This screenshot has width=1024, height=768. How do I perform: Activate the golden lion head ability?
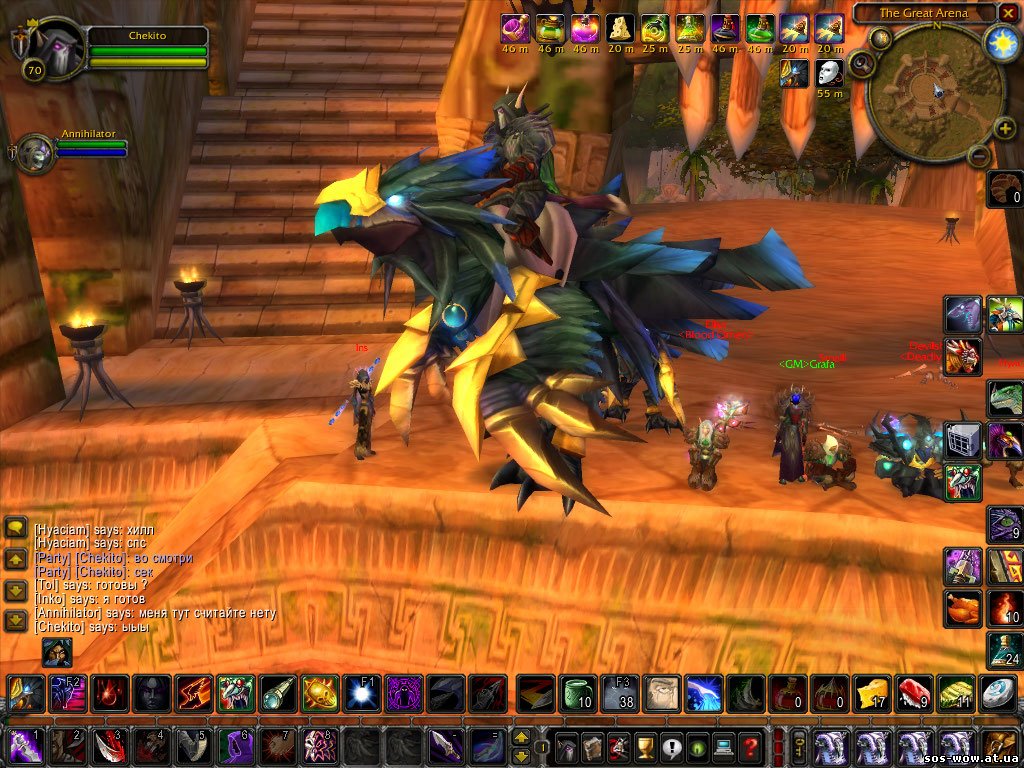click(320, 693)
